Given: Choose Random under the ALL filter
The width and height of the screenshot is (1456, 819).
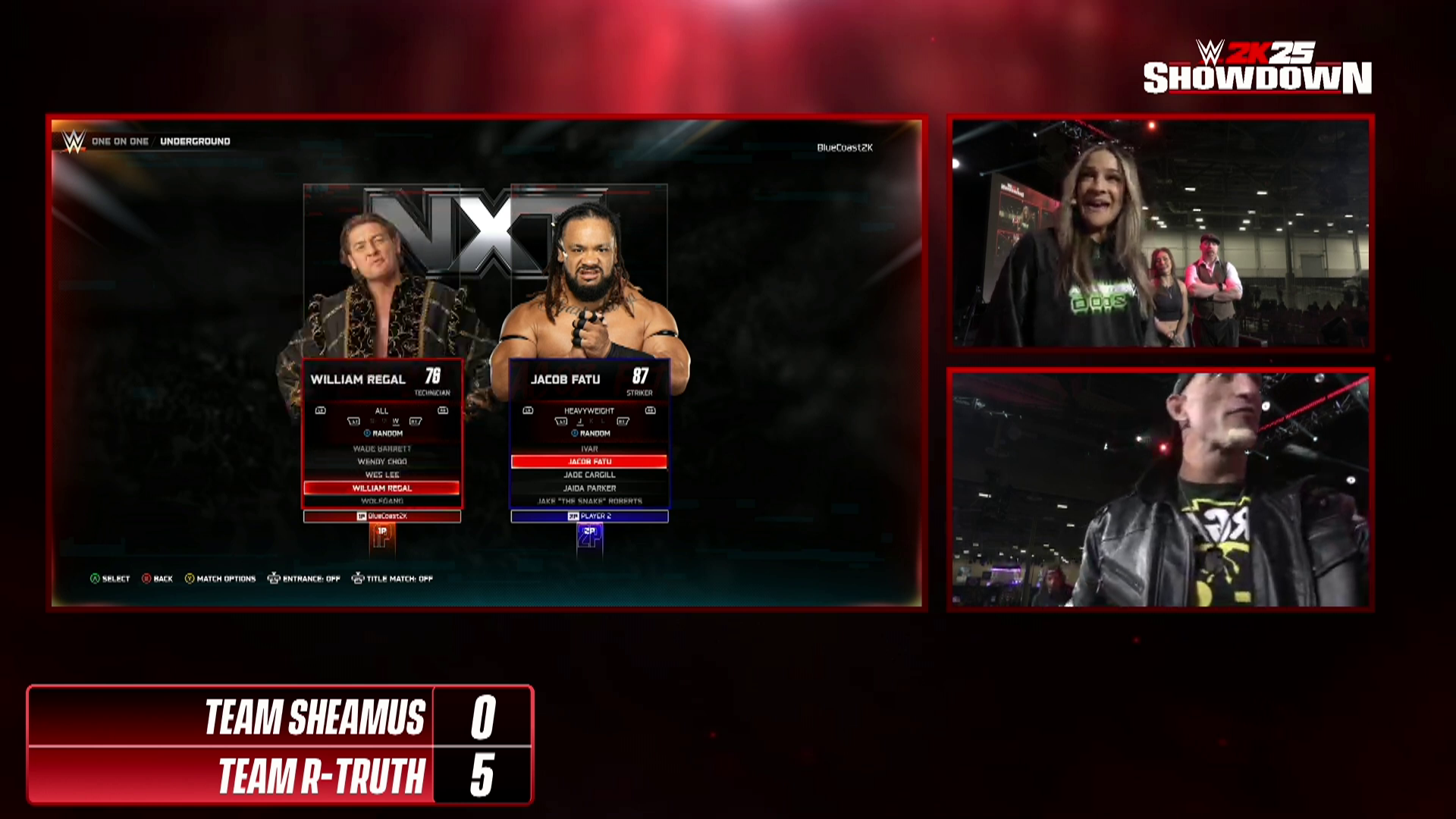Looking at the screenshot, I should (384, 434).
